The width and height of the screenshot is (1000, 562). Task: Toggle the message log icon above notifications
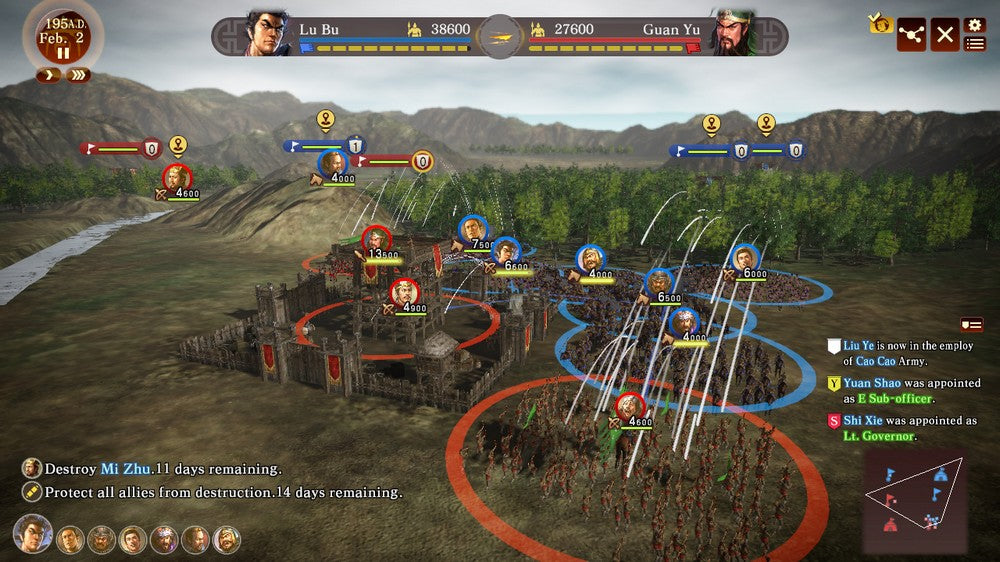coord(971,325)
